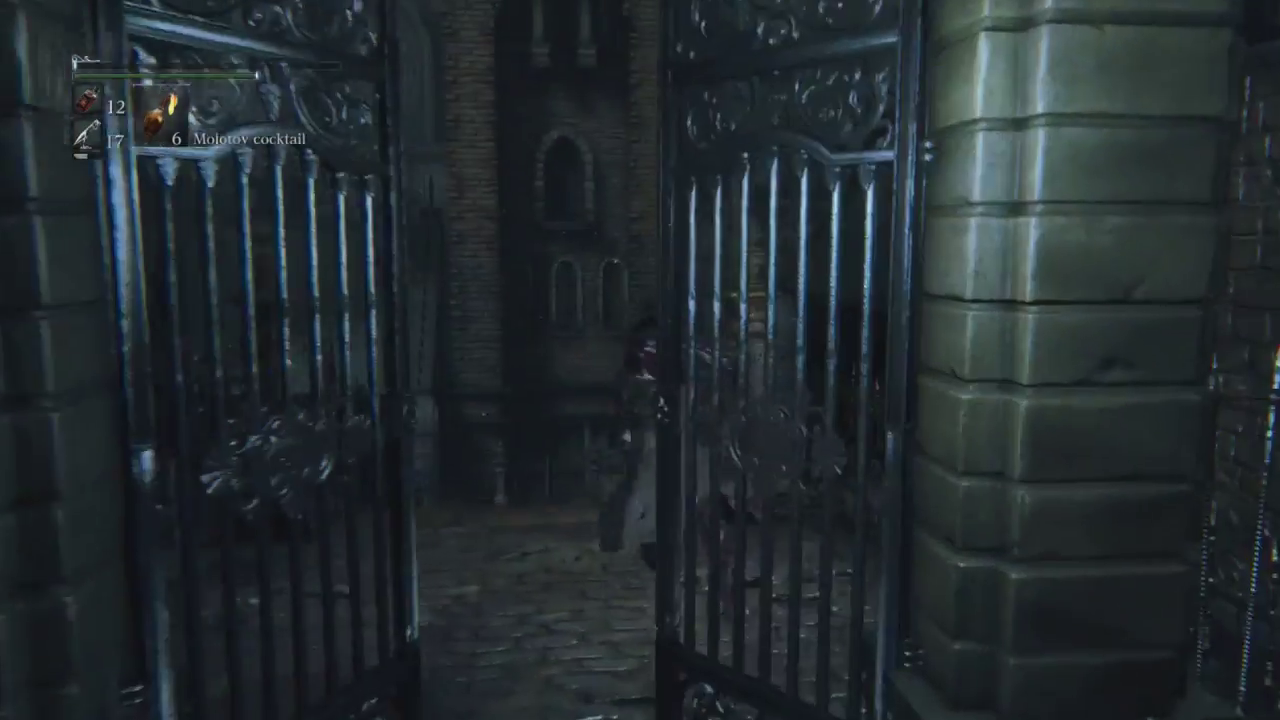
Task: Select the highlighted quick-use item slot
Action: pyautogui.click(x=160, y=114)
